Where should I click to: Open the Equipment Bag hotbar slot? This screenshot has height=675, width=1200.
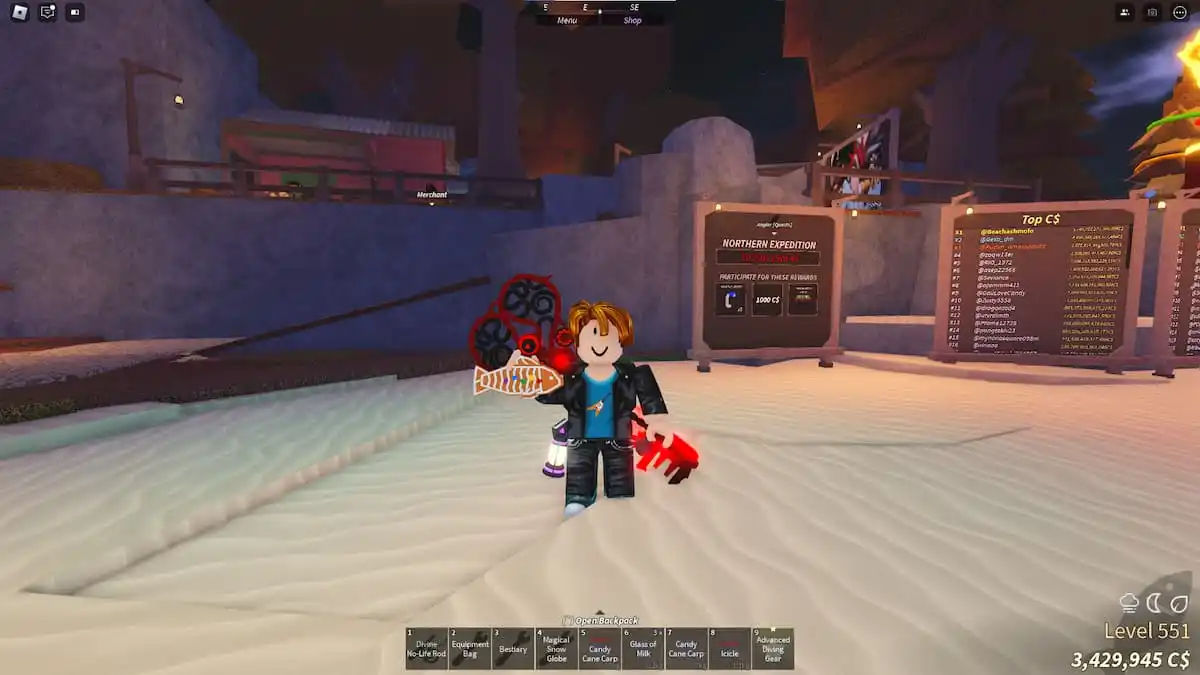469,648
